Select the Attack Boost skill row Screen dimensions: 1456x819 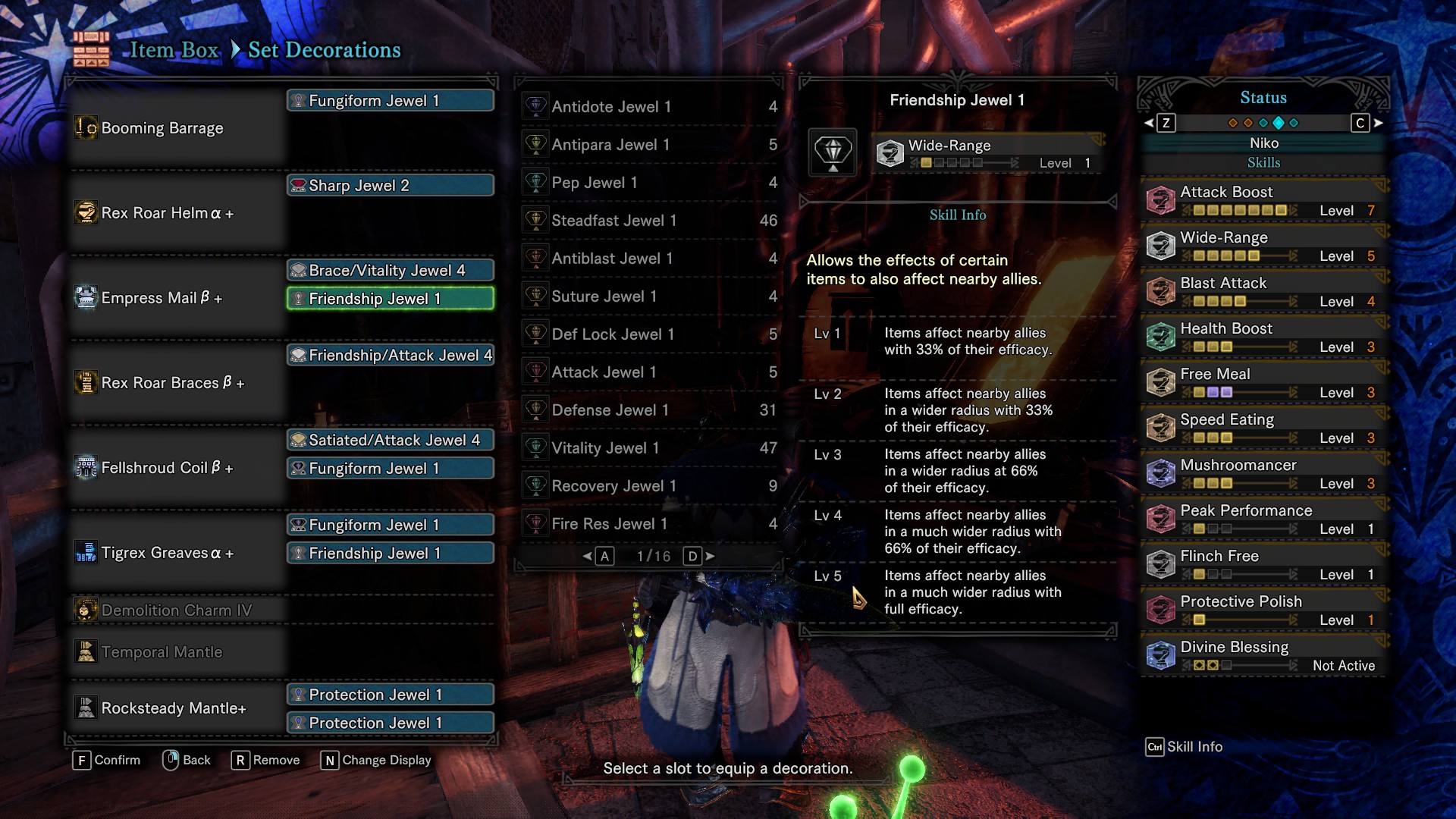[x=1263, y=201]
